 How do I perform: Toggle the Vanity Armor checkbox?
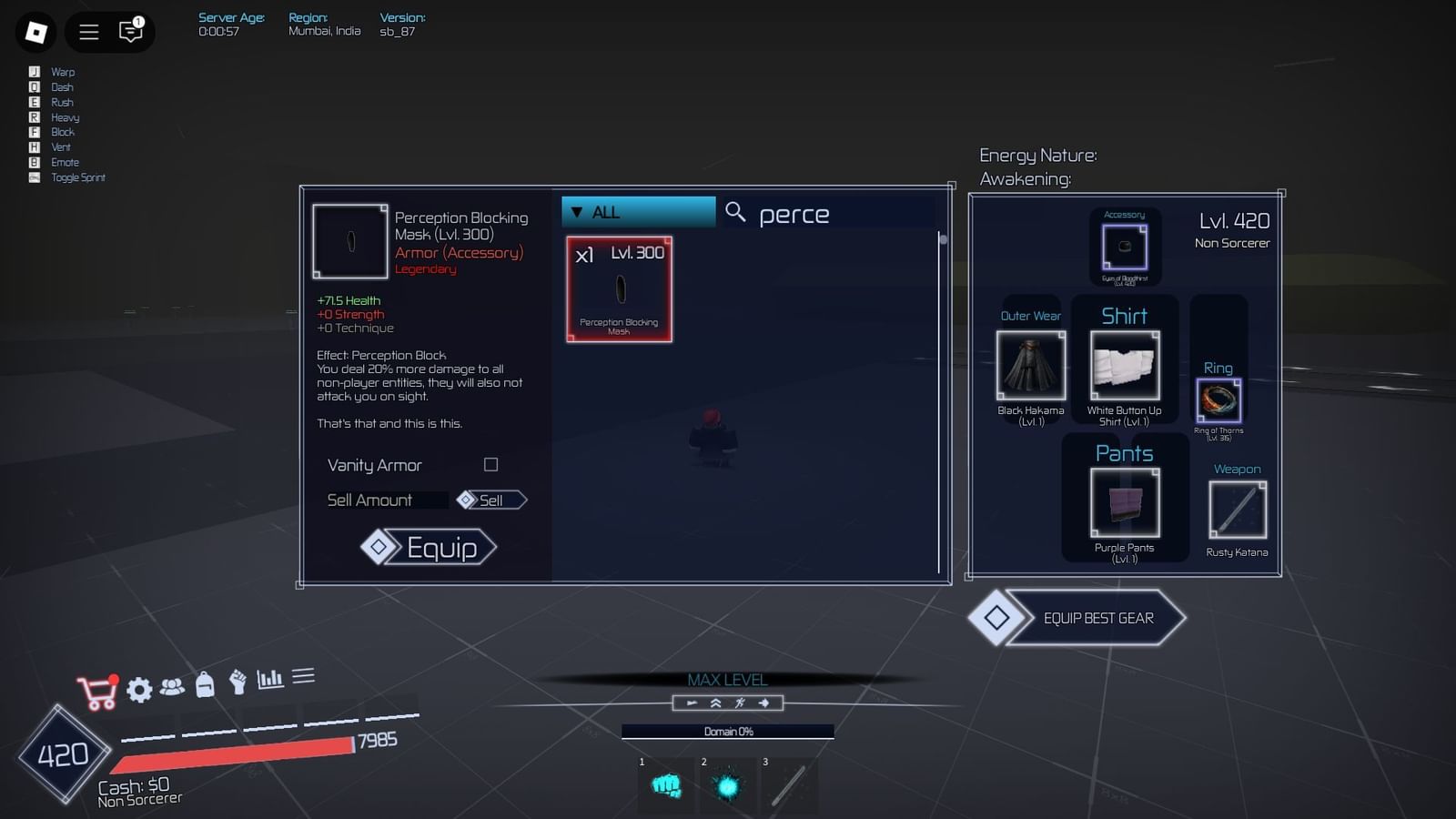[490, 464]
